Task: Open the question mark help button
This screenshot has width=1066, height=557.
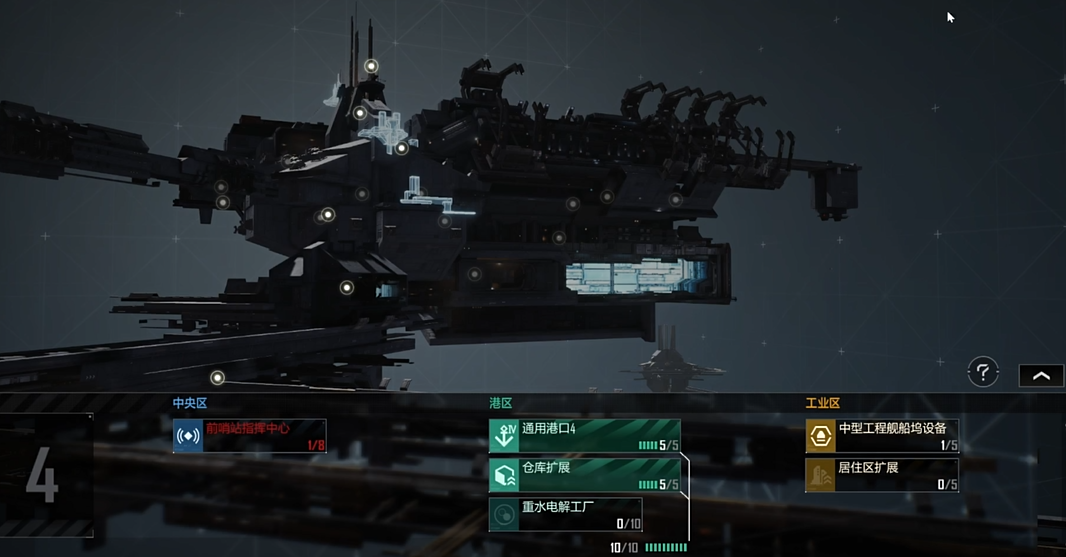Action: coord(983,373)
